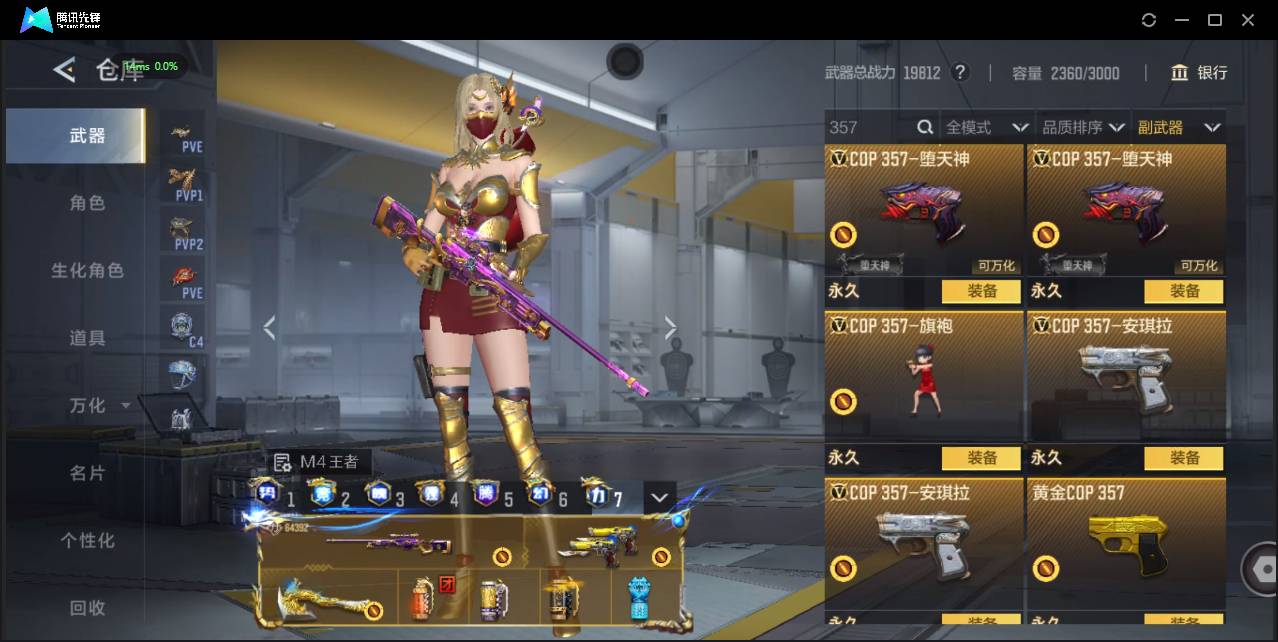
Task: Open the 回收 section
Action: 87,607
